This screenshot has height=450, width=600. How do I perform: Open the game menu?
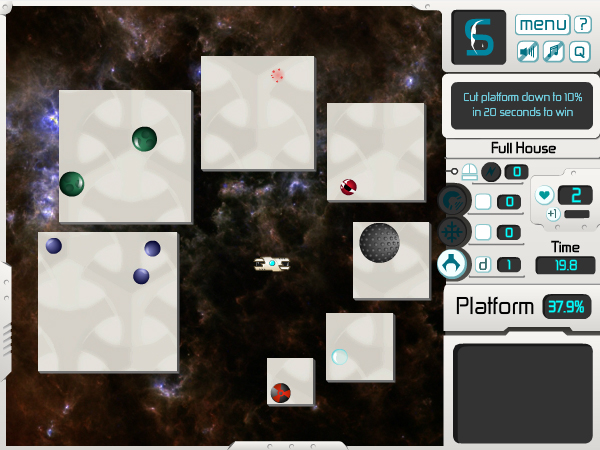point(543,24)
